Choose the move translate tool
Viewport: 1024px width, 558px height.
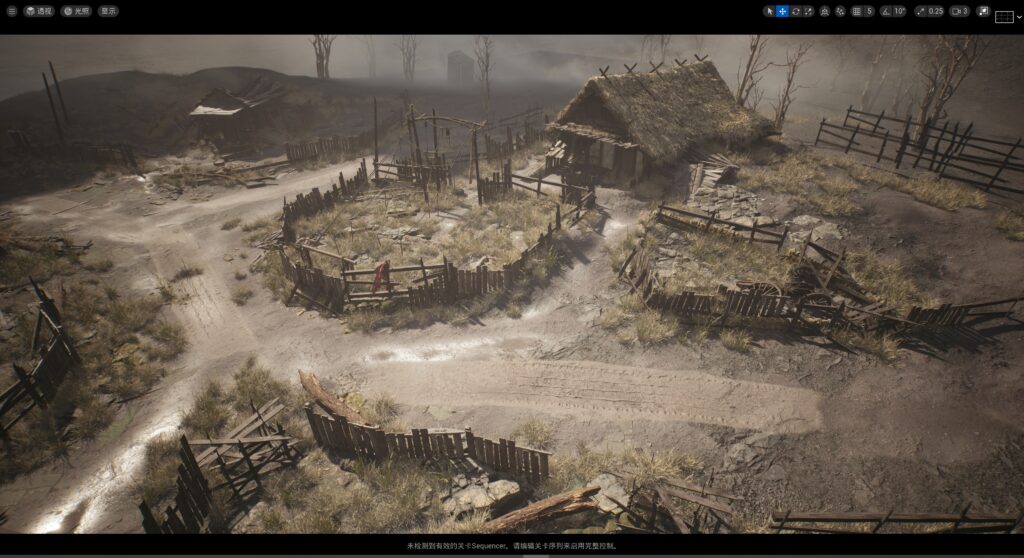pos(783,11)
